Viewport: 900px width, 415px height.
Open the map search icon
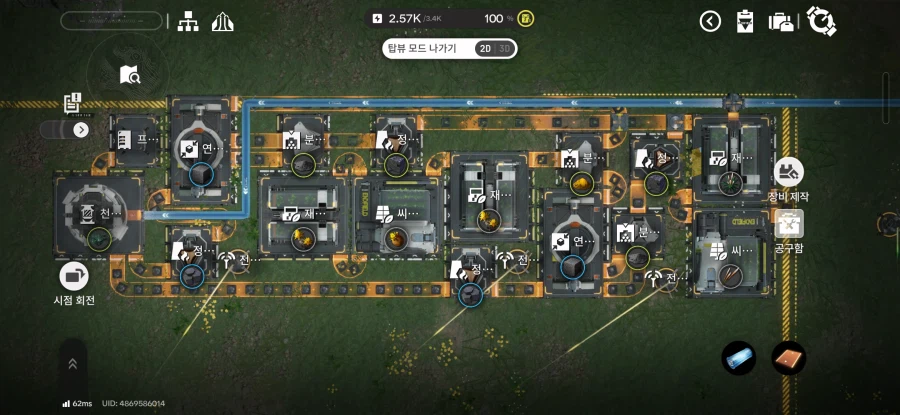pyautogui.click(x=129, y=74)
